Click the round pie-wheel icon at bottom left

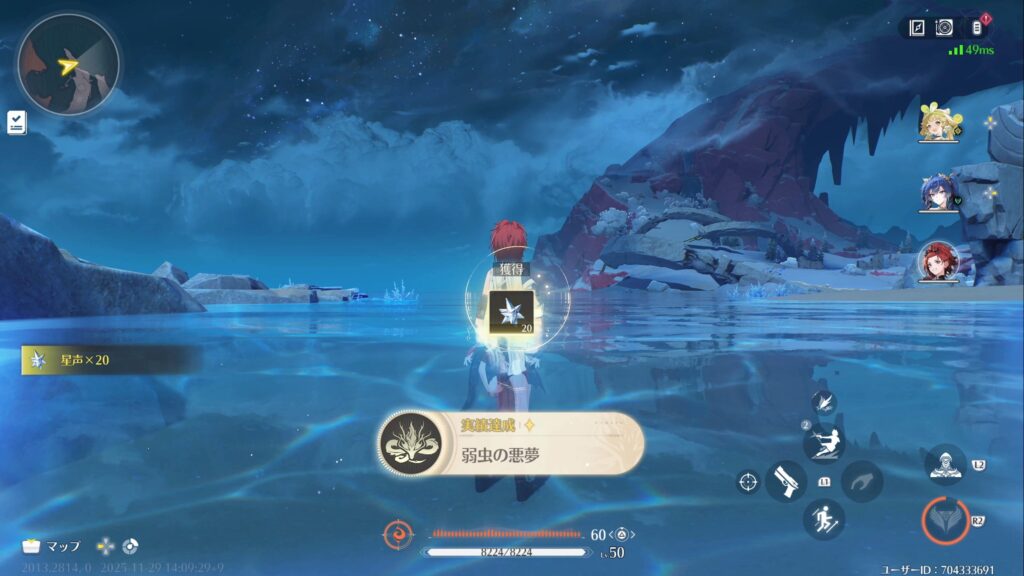pos(130,546)
